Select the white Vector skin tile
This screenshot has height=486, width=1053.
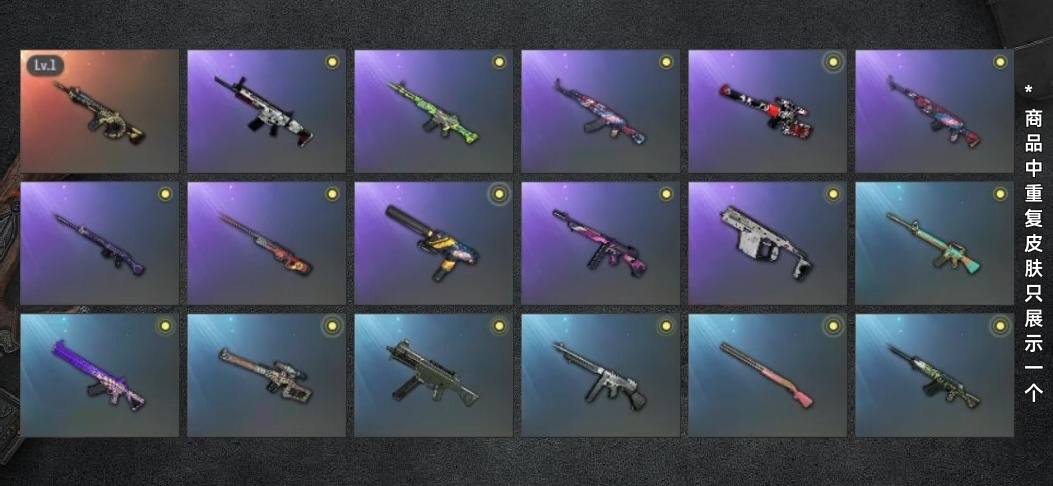[767, 243]
